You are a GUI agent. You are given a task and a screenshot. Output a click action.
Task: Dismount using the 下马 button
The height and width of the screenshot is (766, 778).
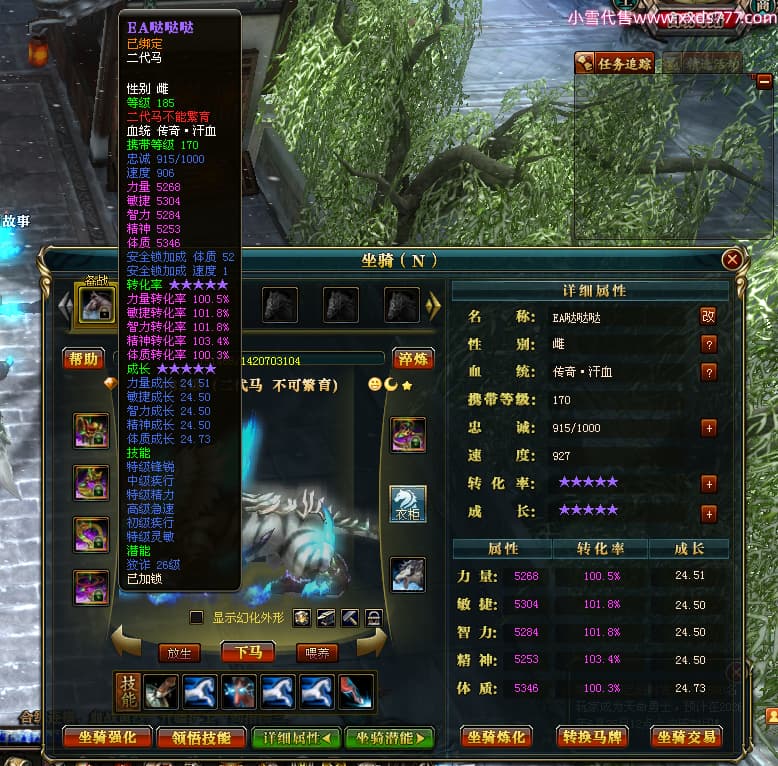(x=248, y=653)
